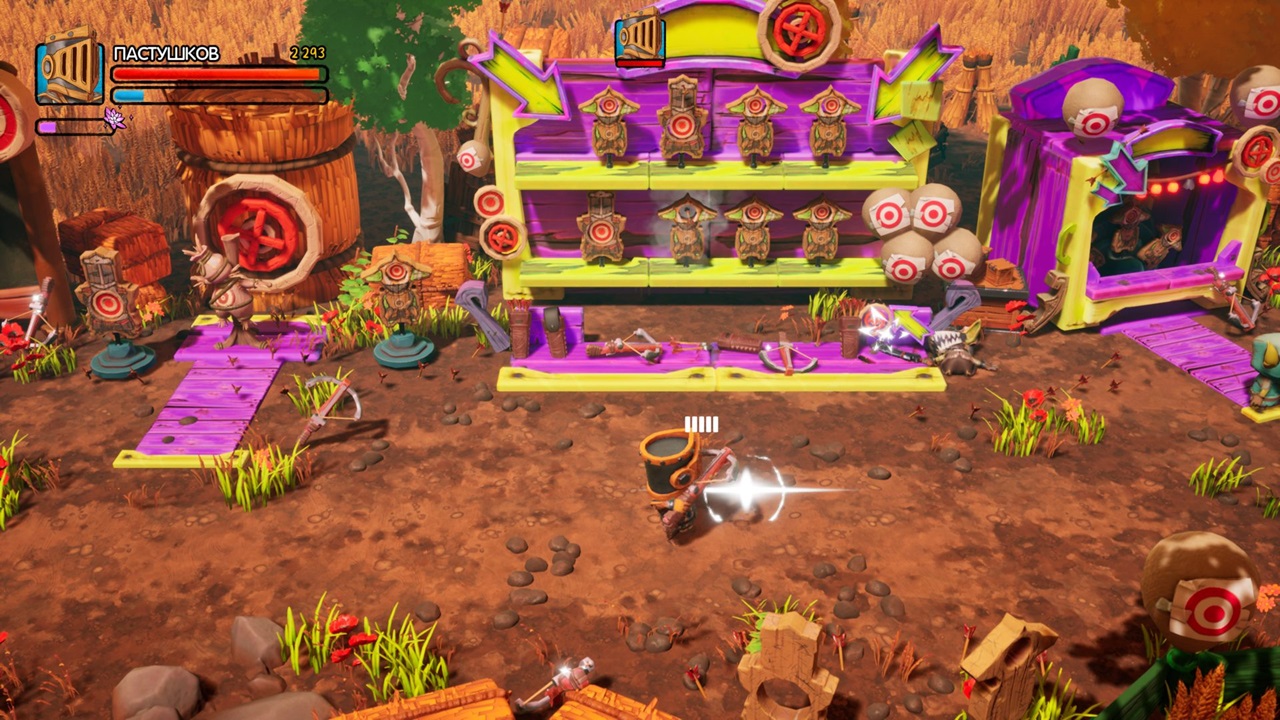Click the player portrait beside ПАСТУШКОВ
This screenshot has width=1280, height=720.
(x=70, y=69)
